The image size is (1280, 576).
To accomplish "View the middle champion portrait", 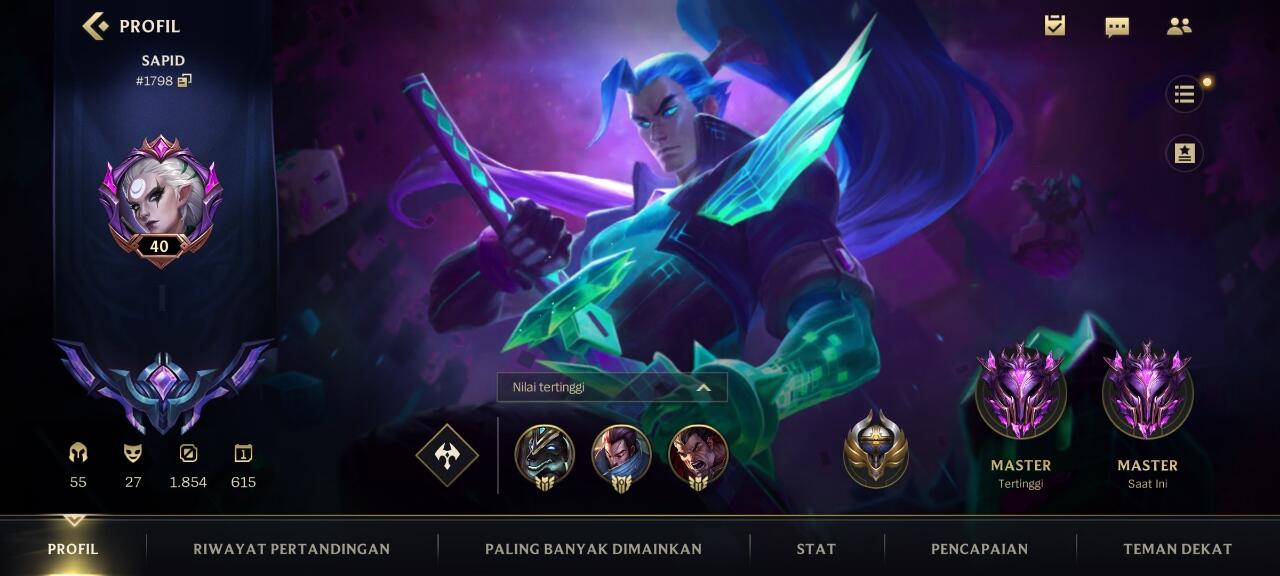I will click(x=621, y=456).
